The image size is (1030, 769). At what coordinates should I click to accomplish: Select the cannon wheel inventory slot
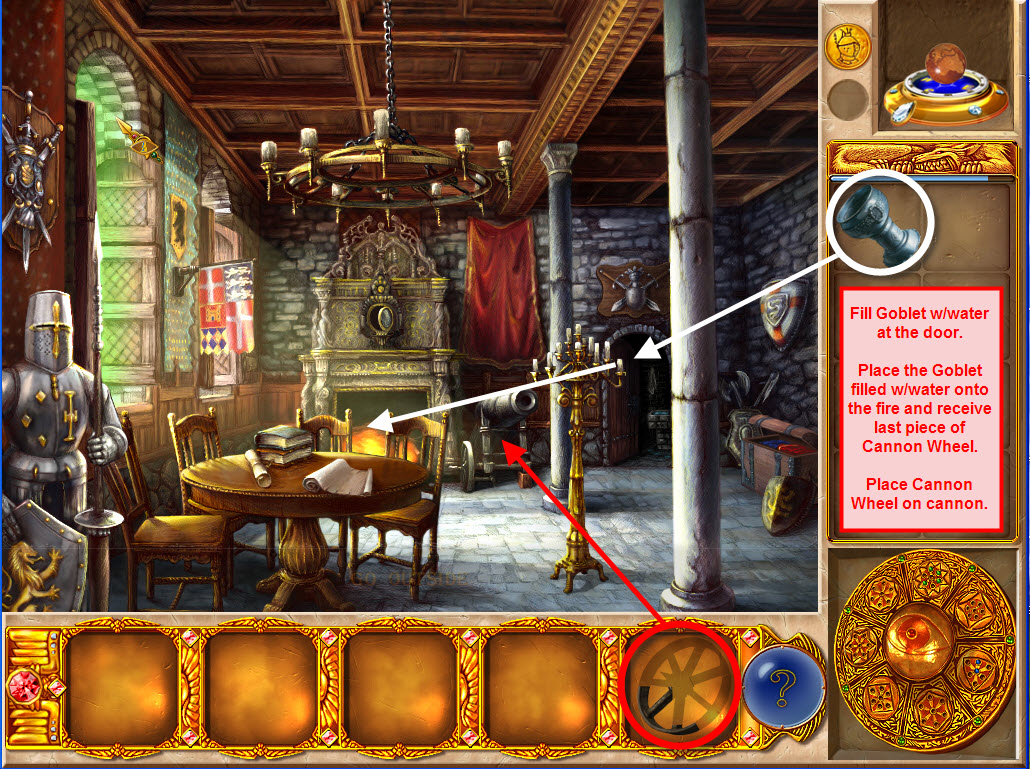point(678,686)
